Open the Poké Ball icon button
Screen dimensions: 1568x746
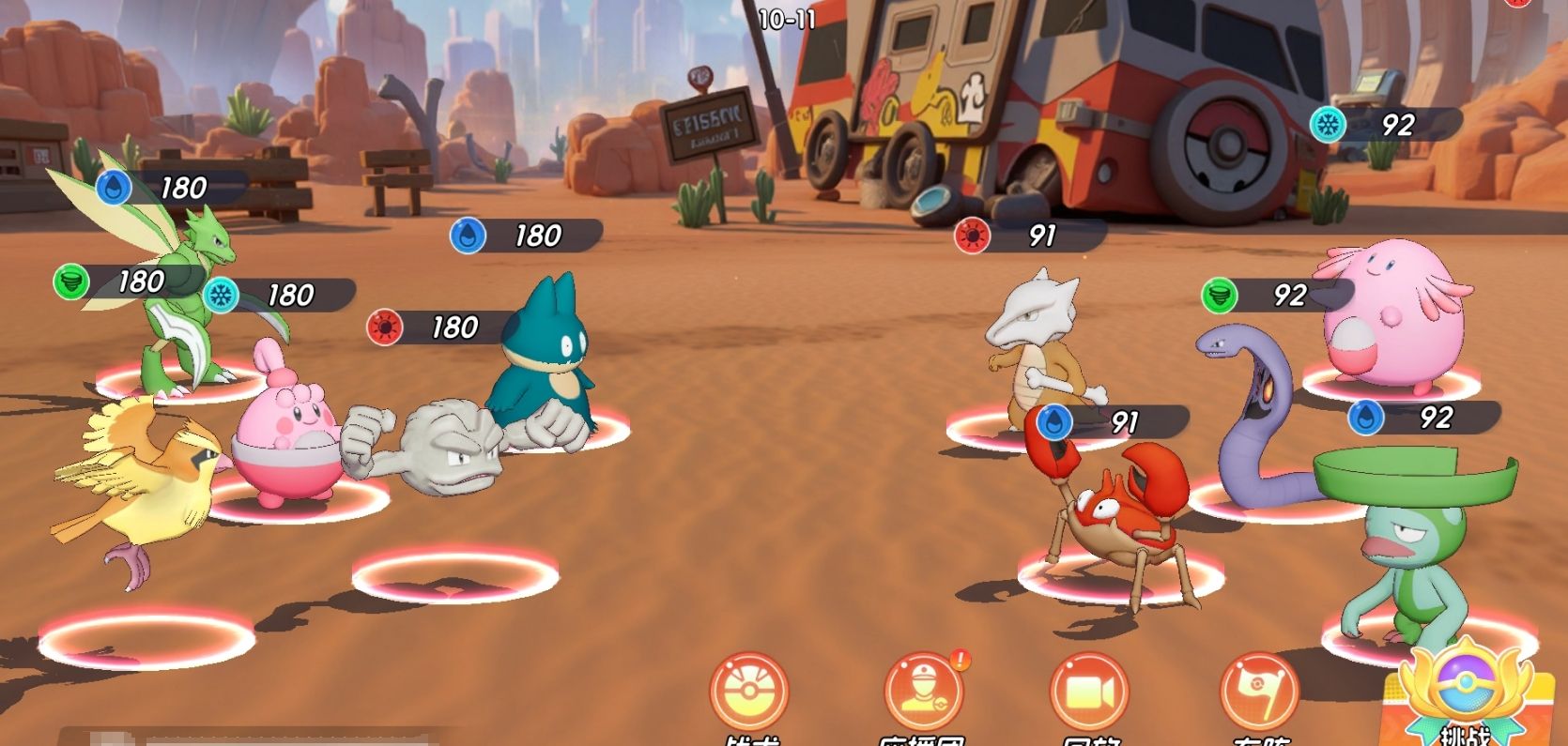pos(749,693)
